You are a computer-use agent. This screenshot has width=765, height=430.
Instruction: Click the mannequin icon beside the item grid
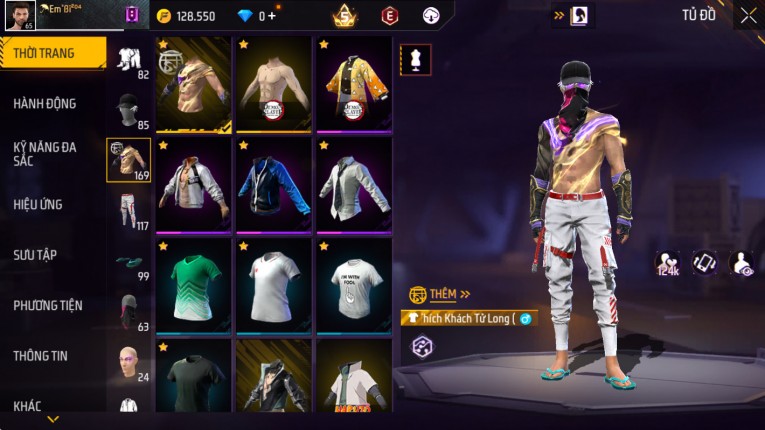point(415,60)
